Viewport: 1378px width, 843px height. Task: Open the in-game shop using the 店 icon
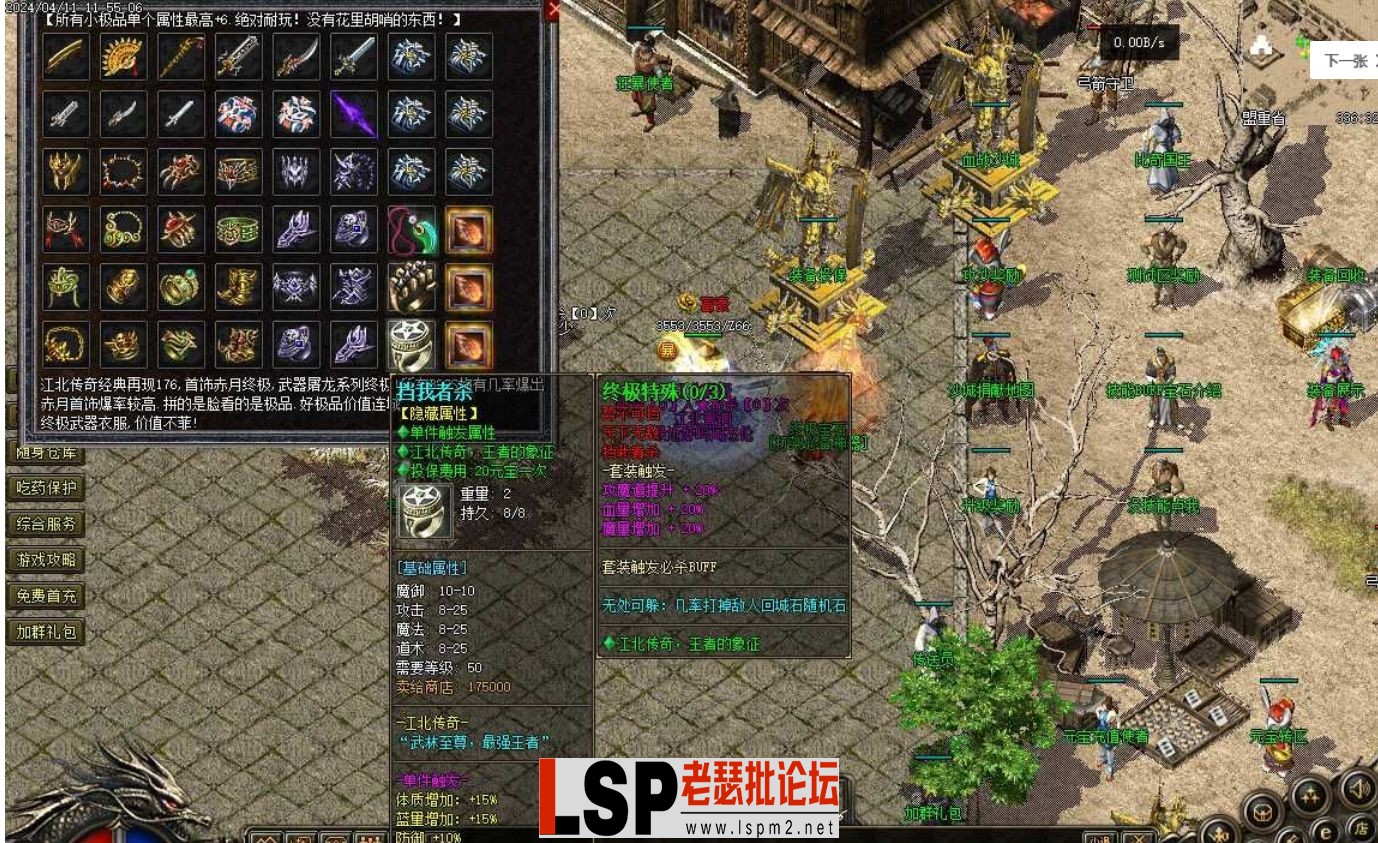[1364, 827]
